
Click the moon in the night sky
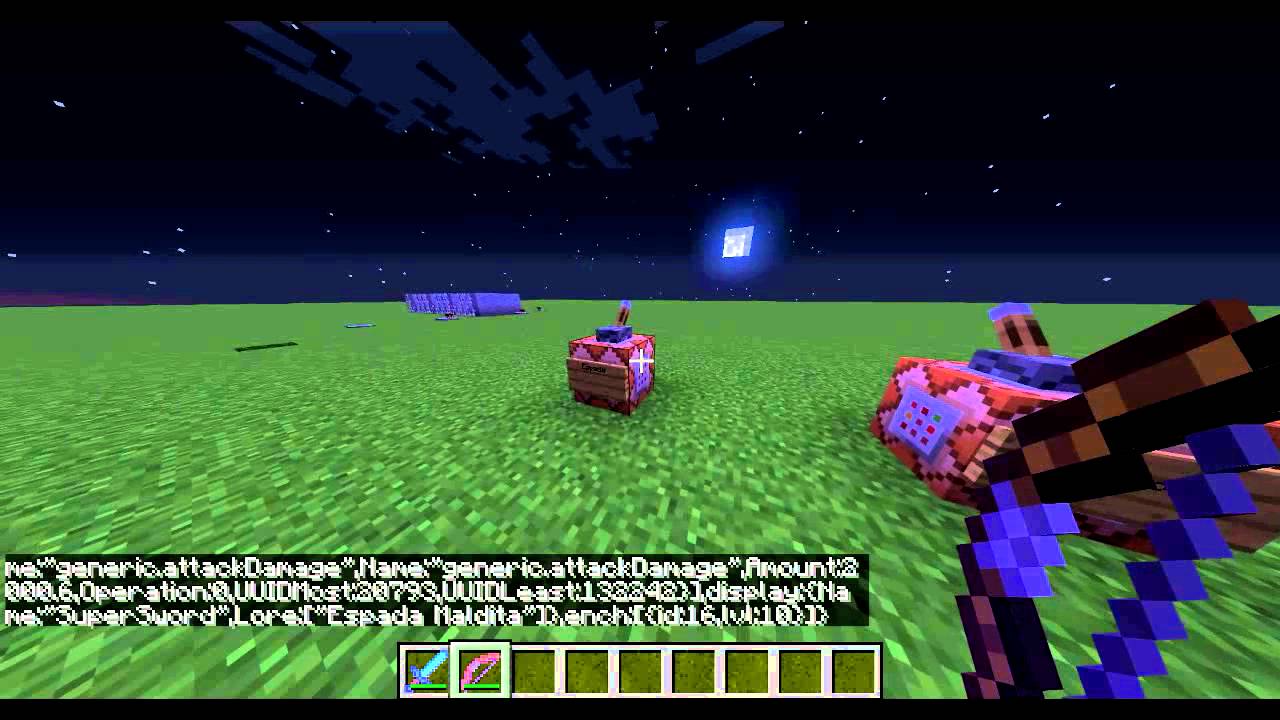click(x=737, y=241)
